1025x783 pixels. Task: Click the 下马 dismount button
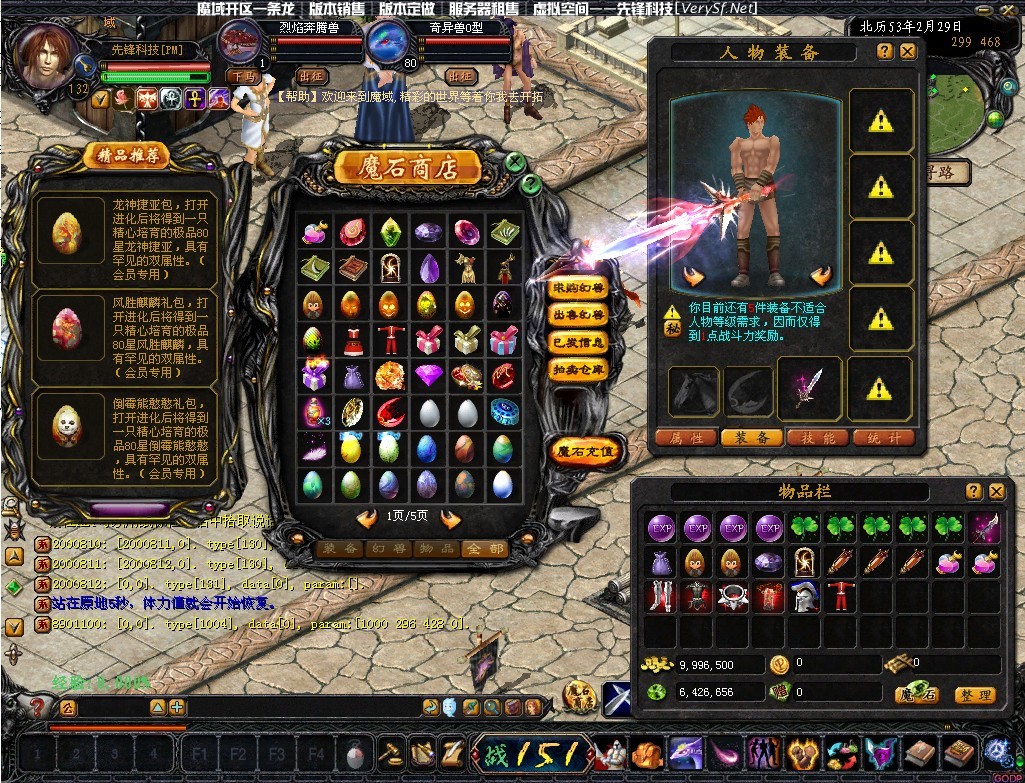coord(241,75)
